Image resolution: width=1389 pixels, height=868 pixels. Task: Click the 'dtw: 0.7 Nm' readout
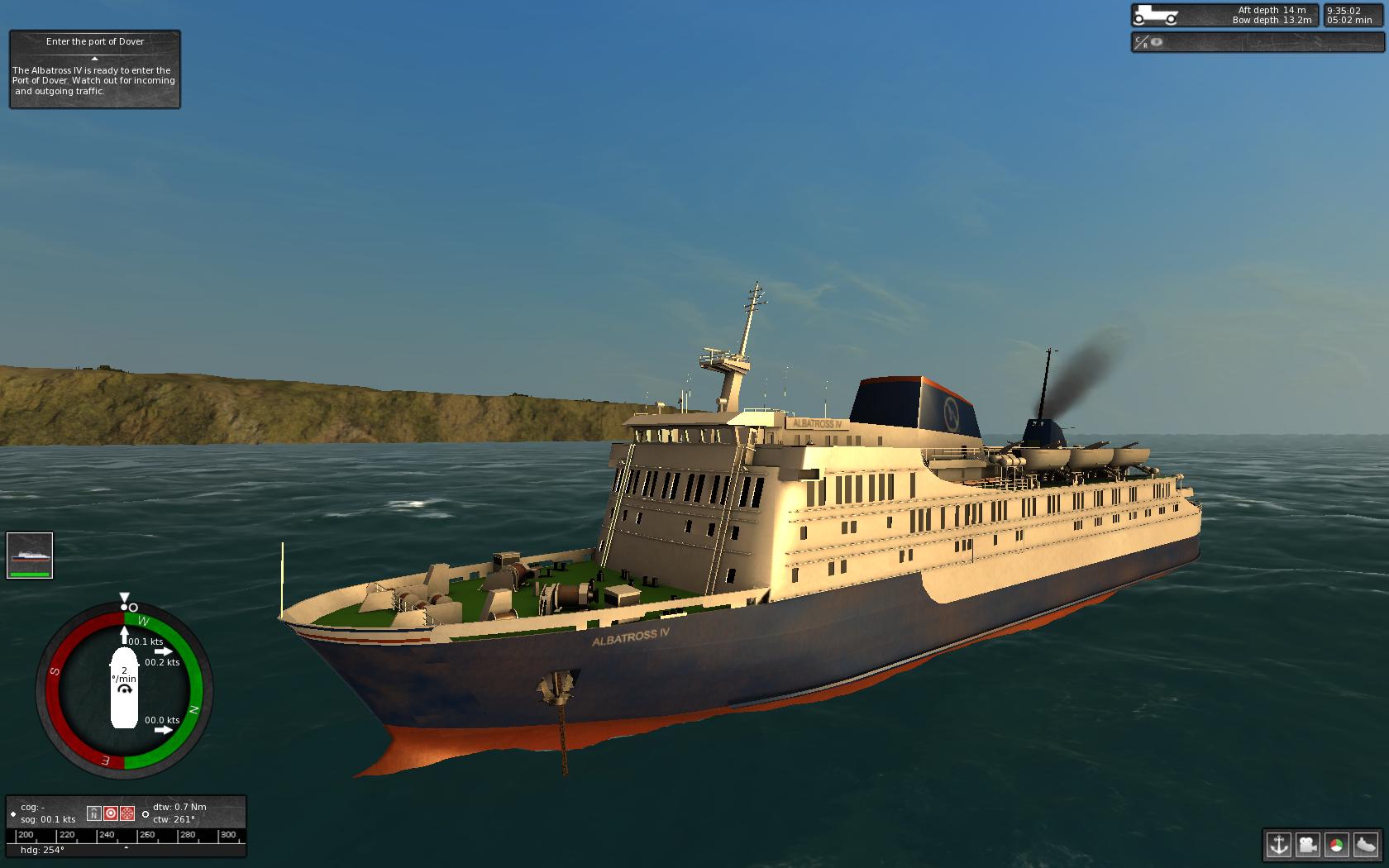178,808
